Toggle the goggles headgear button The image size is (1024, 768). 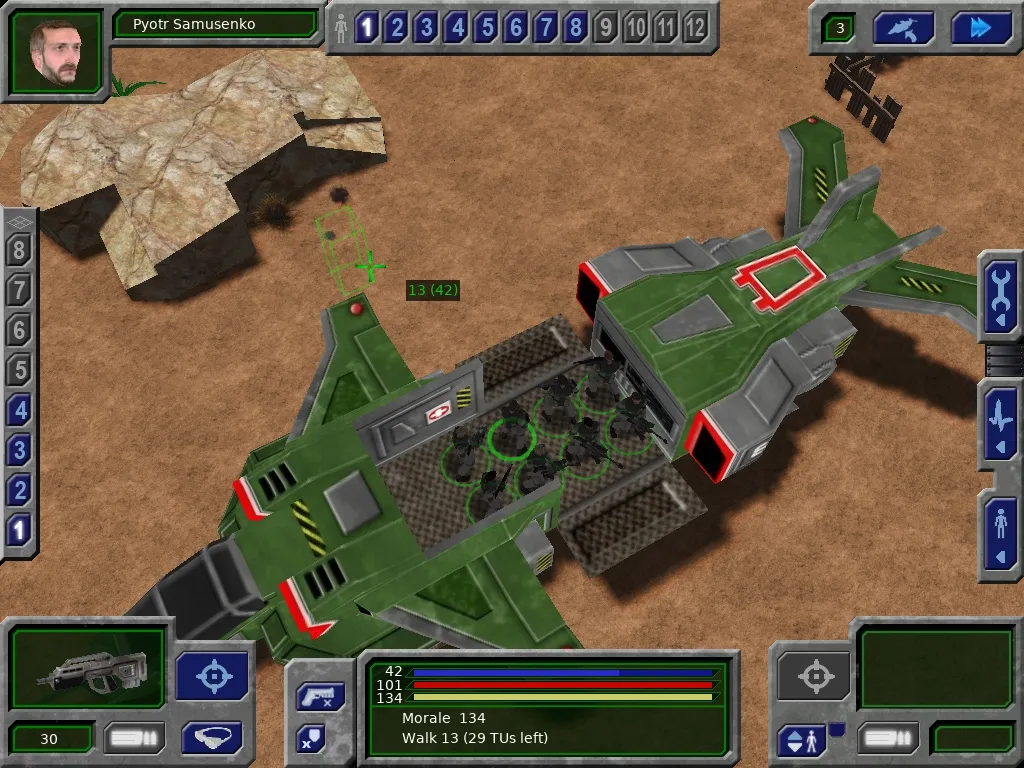click(212, 738)
